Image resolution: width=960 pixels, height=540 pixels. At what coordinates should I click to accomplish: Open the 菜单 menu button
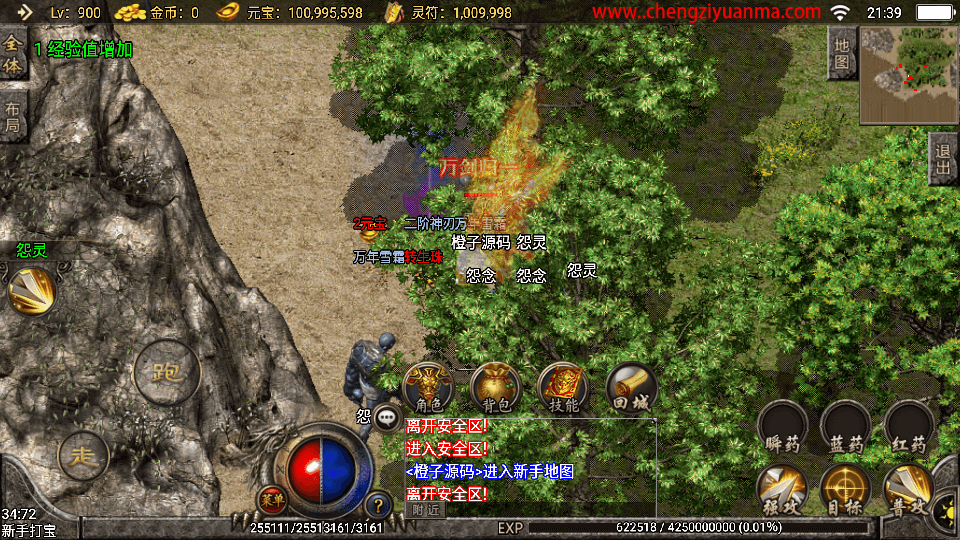270,499
